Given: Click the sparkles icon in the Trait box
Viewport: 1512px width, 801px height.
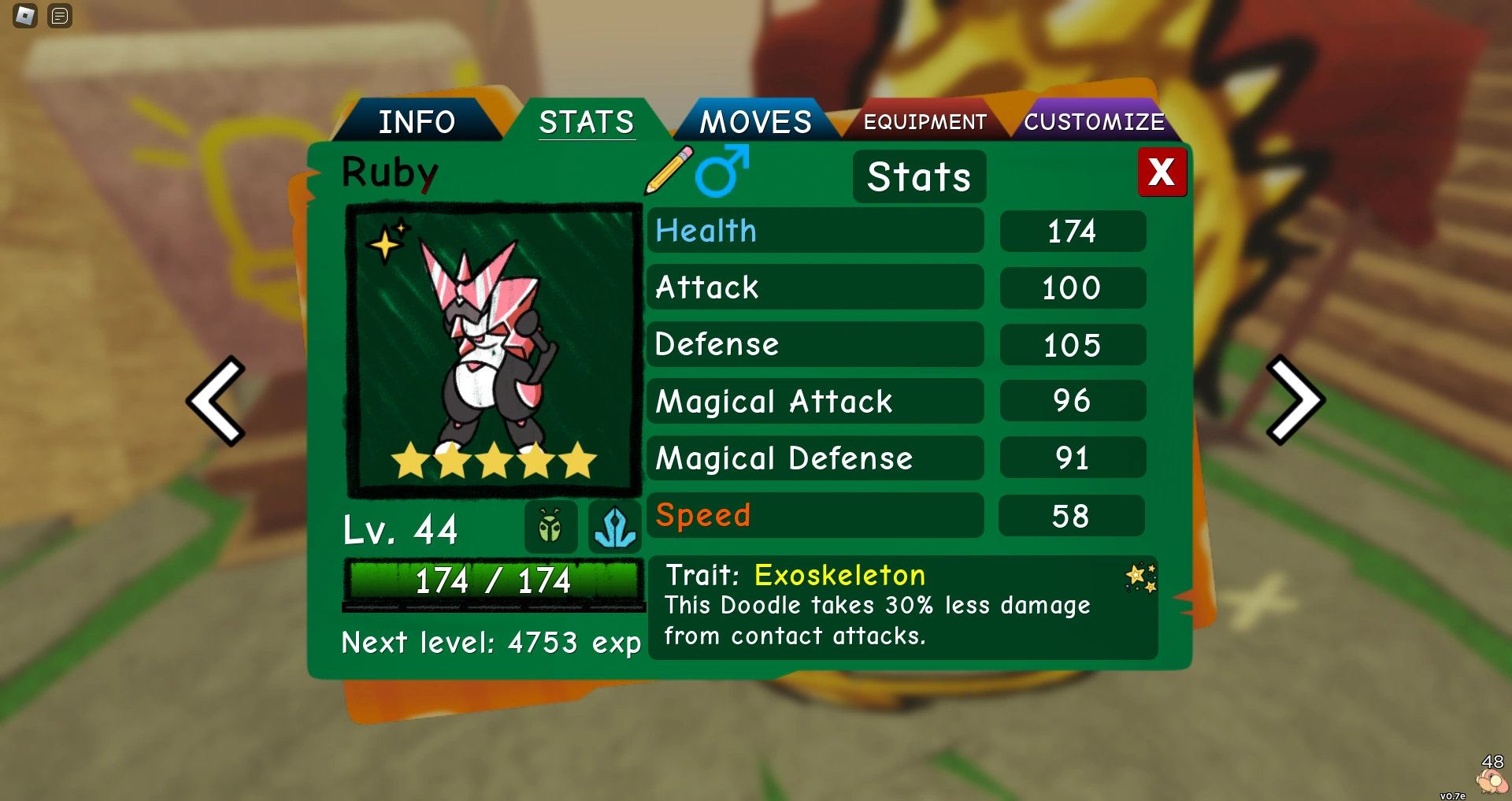Looking at the screenshot, I should (x=1141, y=578).
